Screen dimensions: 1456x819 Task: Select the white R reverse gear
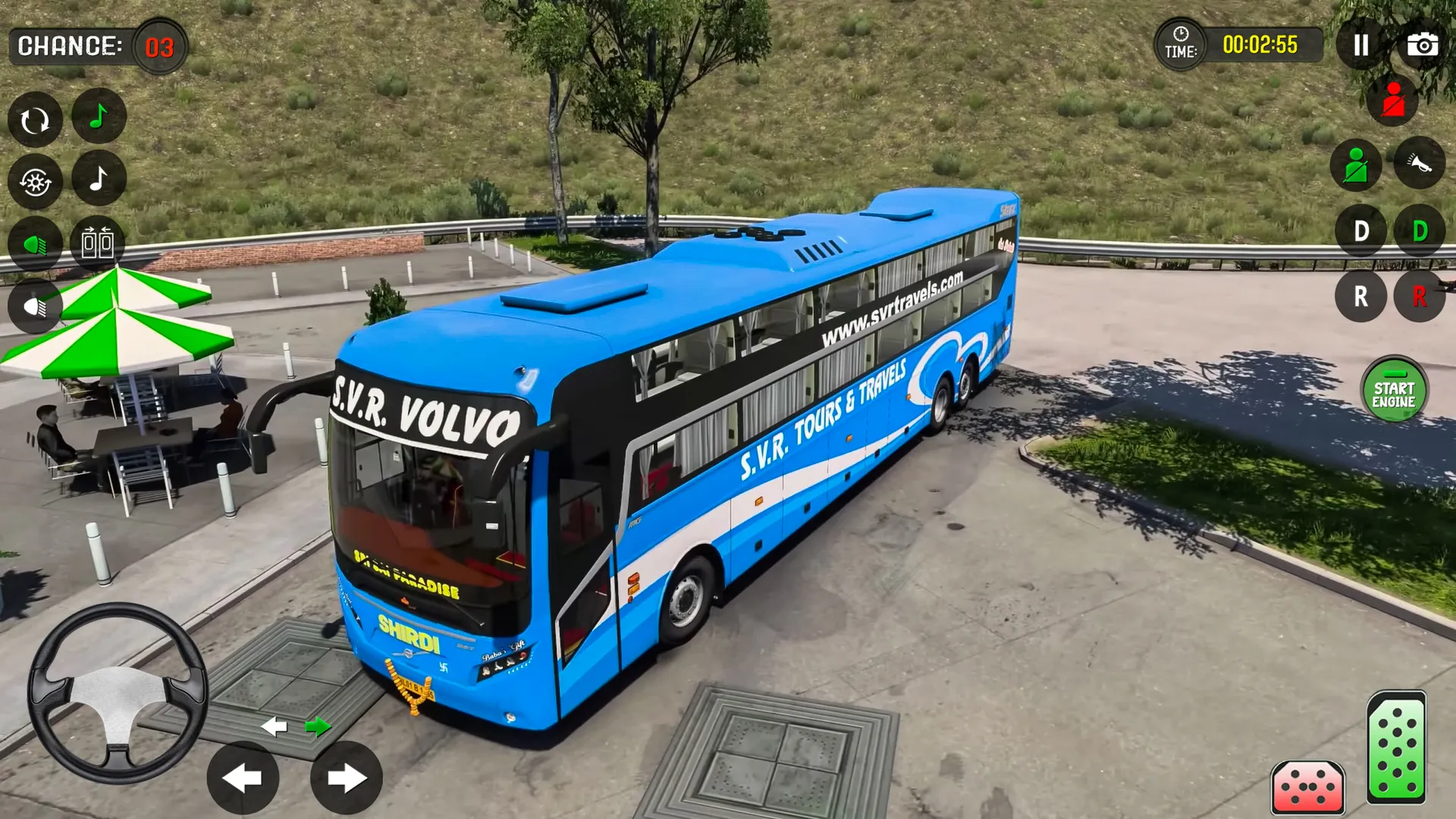coord(1361,297)
